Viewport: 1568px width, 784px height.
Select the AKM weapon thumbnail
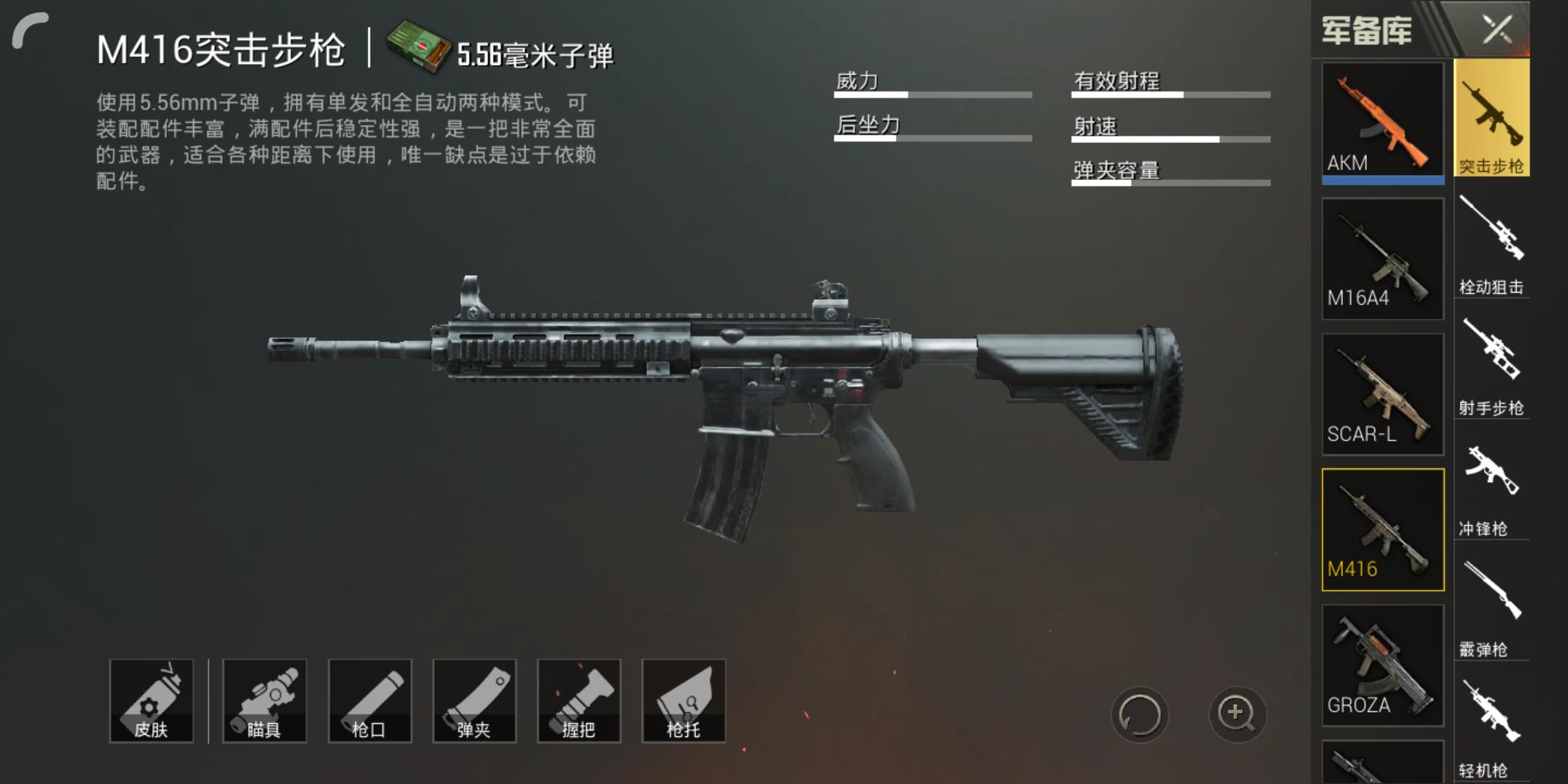click(1382, 121)
